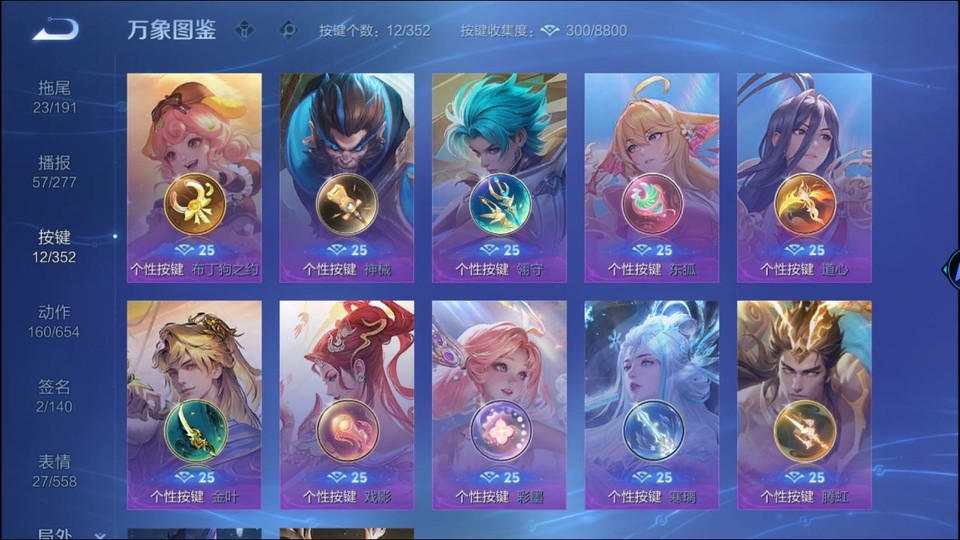Image resolution: width=960 pixels, height=540 pixels.
Task: Switch to the 播报 category
Action: [55, 172]
